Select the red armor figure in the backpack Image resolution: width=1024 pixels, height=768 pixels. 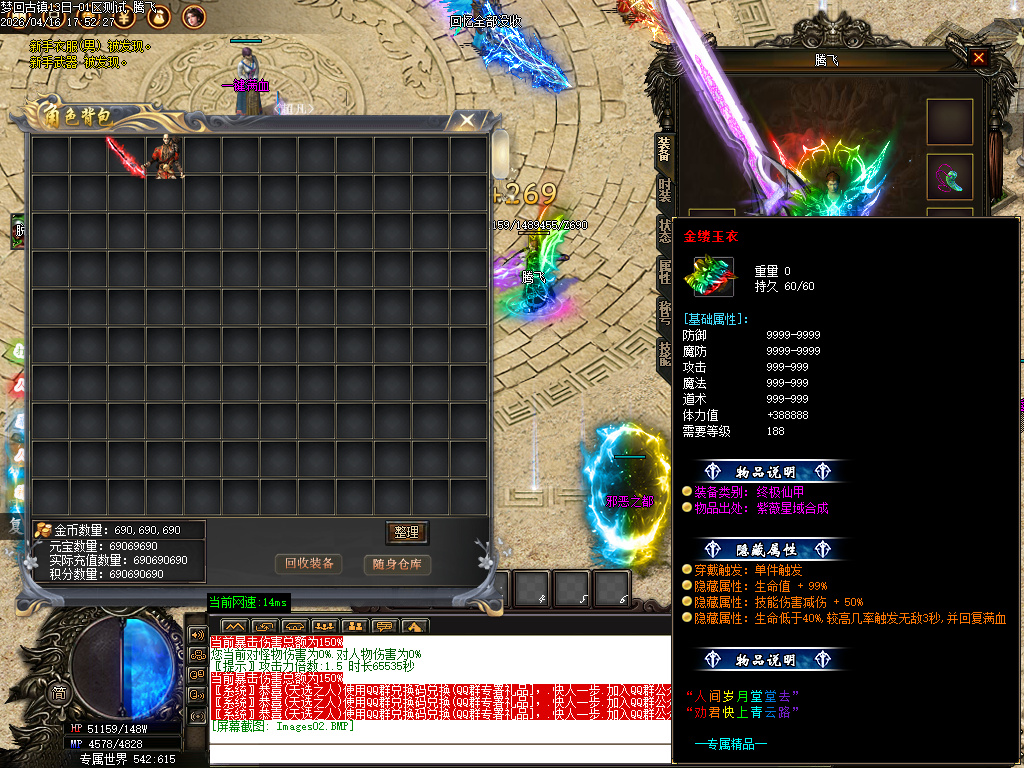tap(165, 157)
